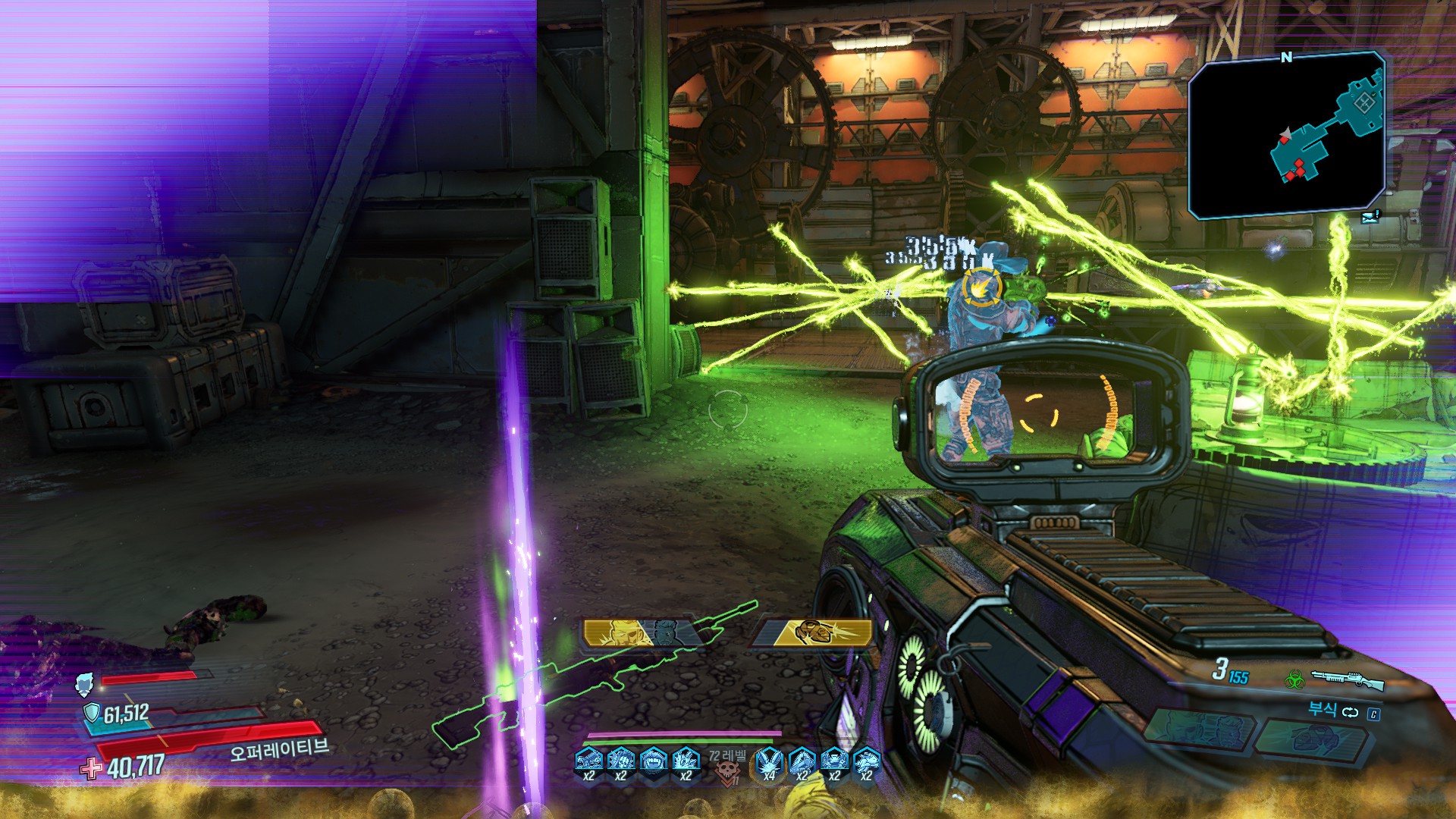Open the minimap in the corner
Image resolution: width=1456 pixels, height=819 pixels.
pyautogui.click(x=1287, y=135)
